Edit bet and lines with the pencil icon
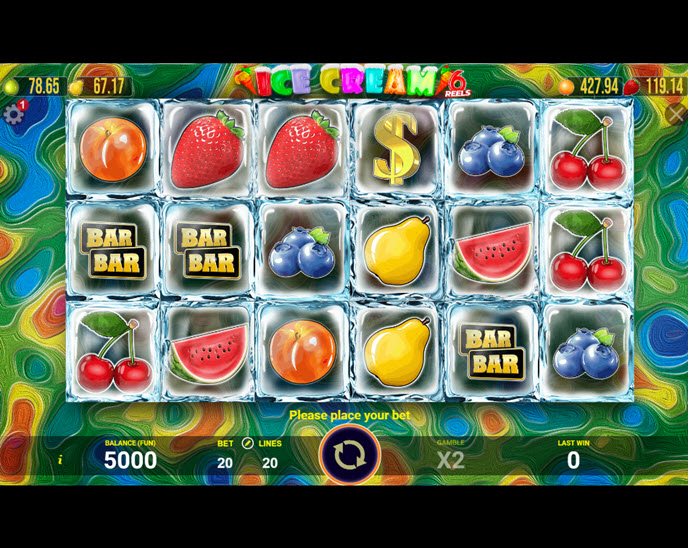This screenshot has width=688, height=548. tap(248, 443)
